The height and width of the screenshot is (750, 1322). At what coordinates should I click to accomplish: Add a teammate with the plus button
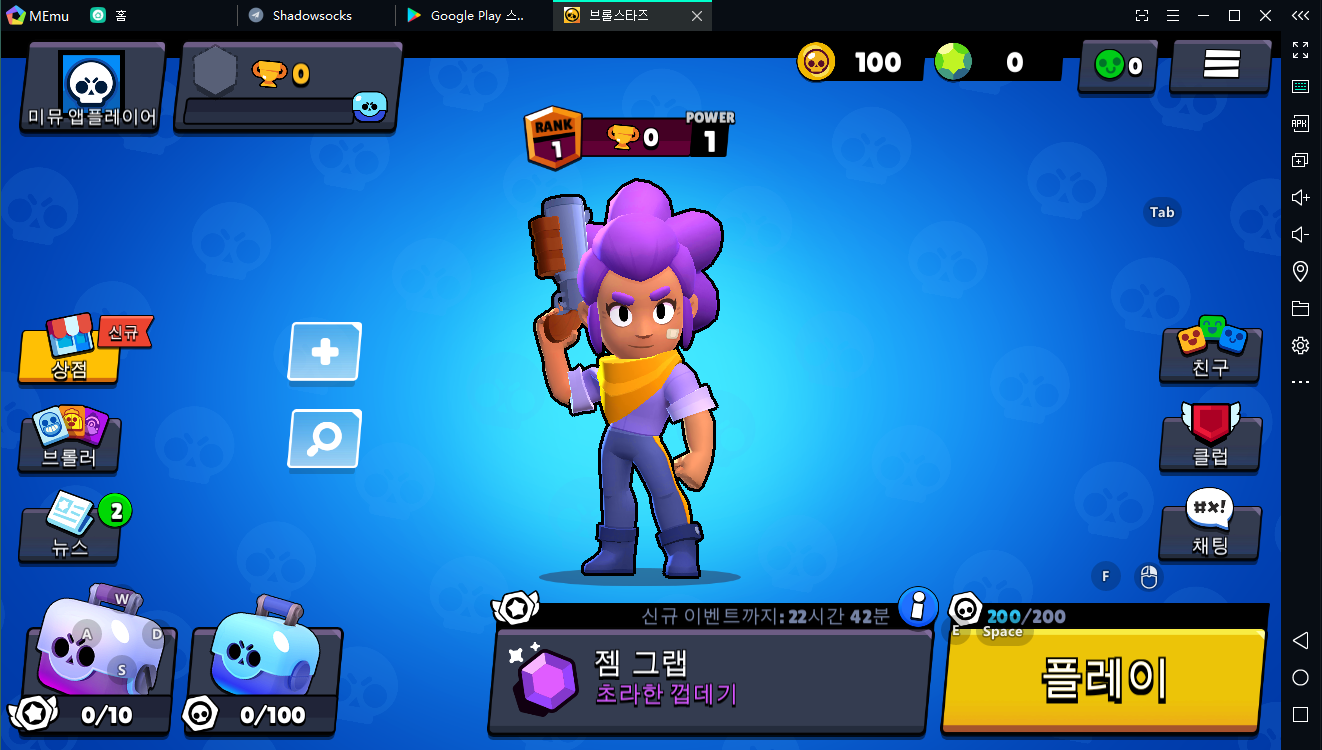(325, 352)
